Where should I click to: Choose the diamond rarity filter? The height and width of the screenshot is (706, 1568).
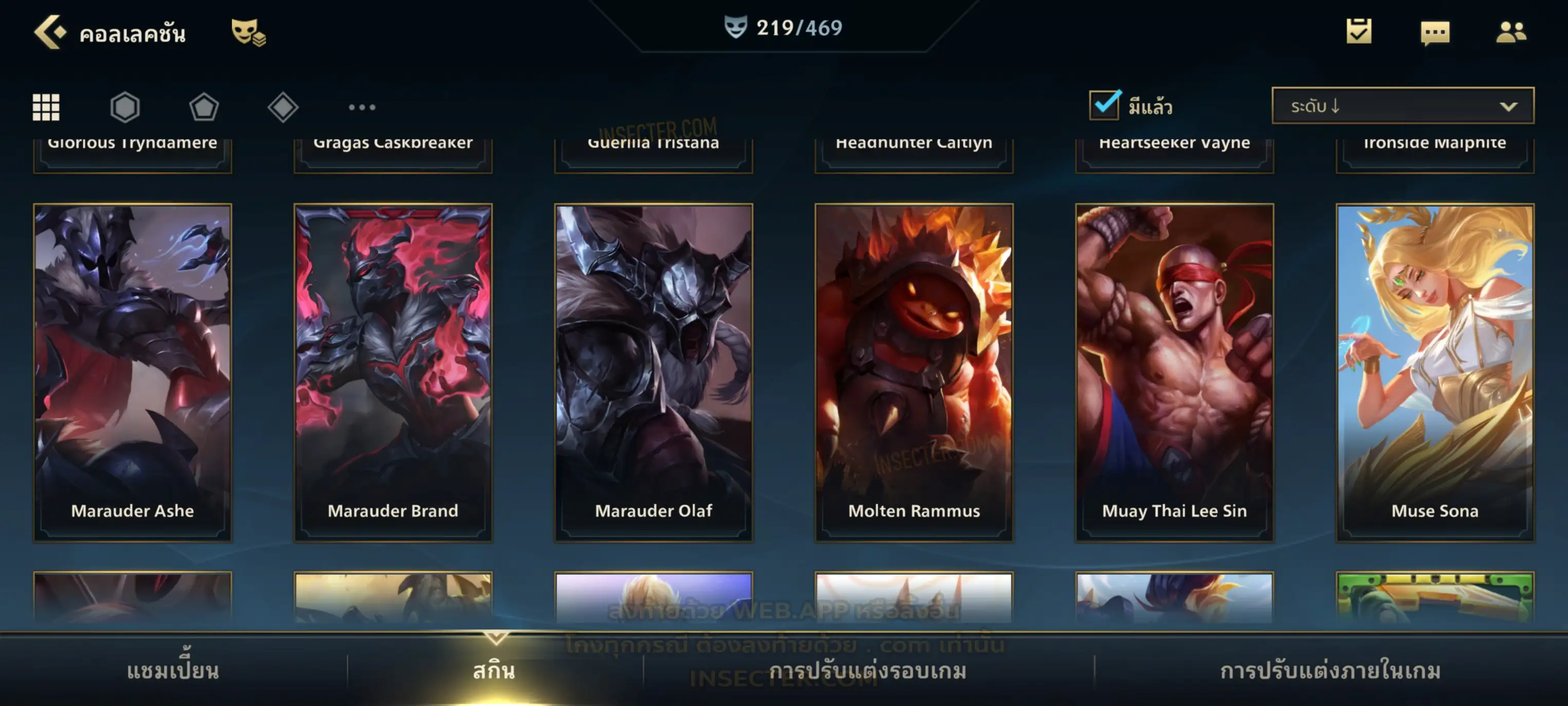[x=283, y=107]
